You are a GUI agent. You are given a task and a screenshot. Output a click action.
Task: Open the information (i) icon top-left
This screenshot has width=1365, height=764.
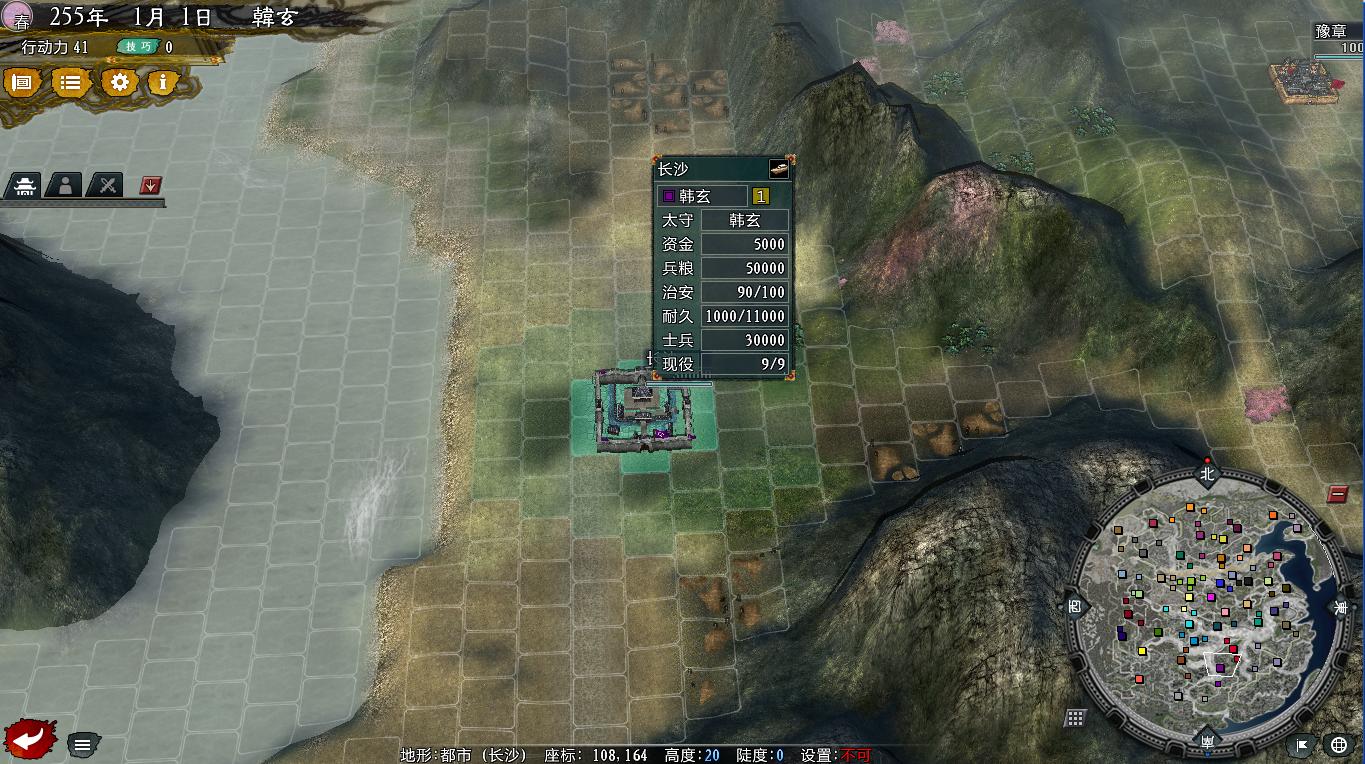click(x=162, y=83)
